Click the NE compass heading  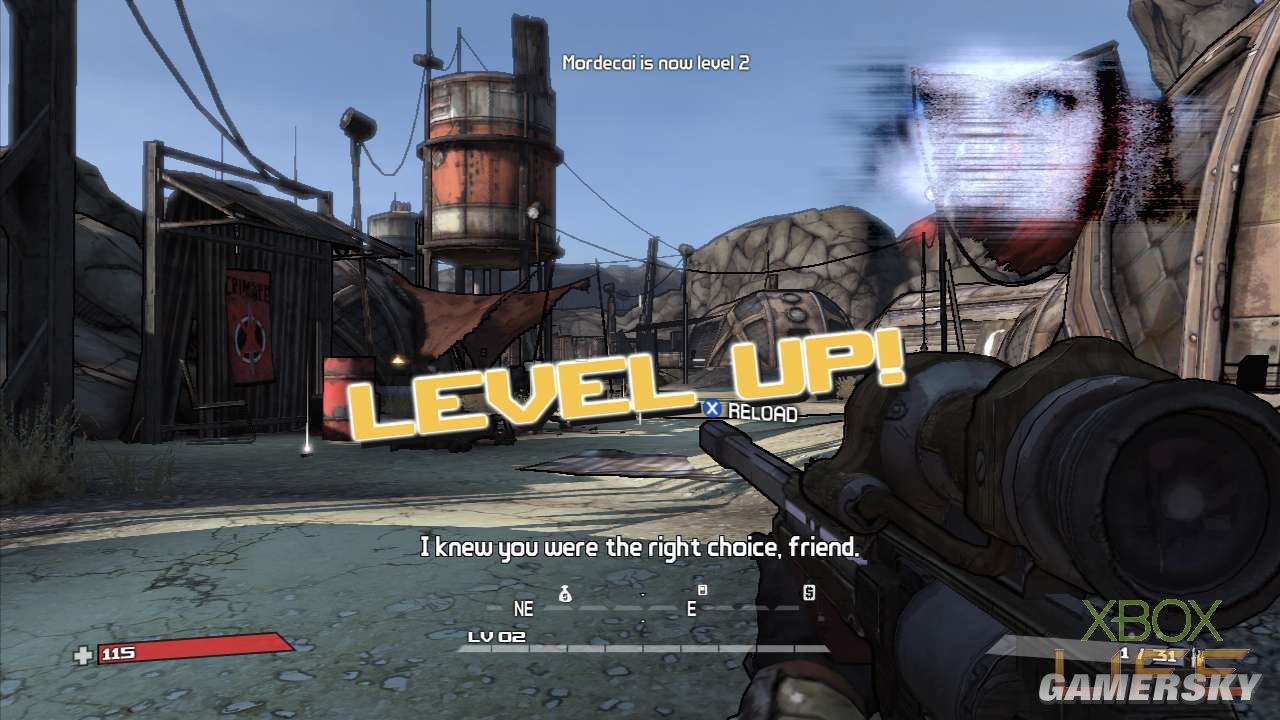pyautogui.click(x=523, y=608)
